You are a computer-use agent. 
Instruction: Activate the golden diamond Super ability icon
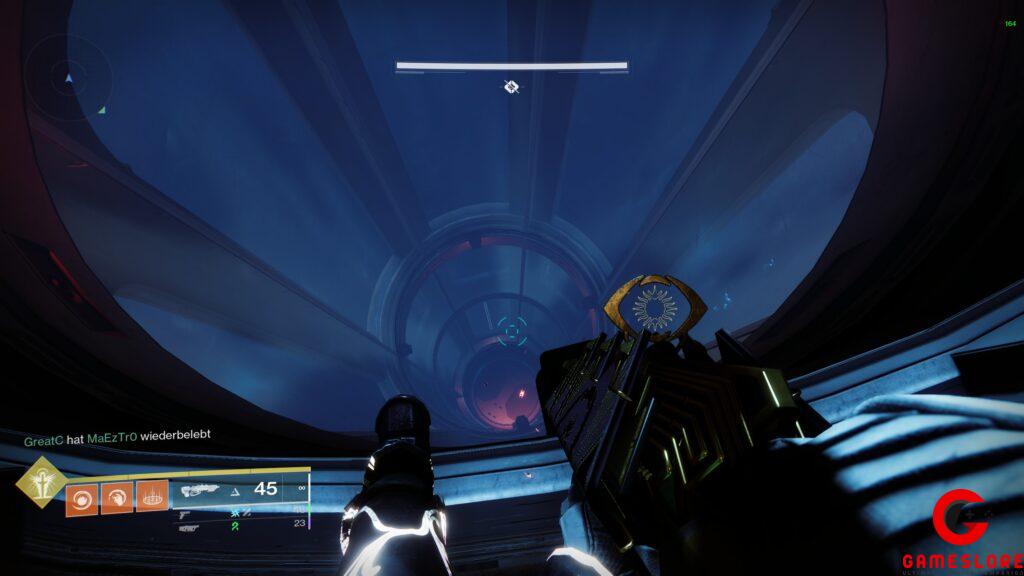(42, 482)
